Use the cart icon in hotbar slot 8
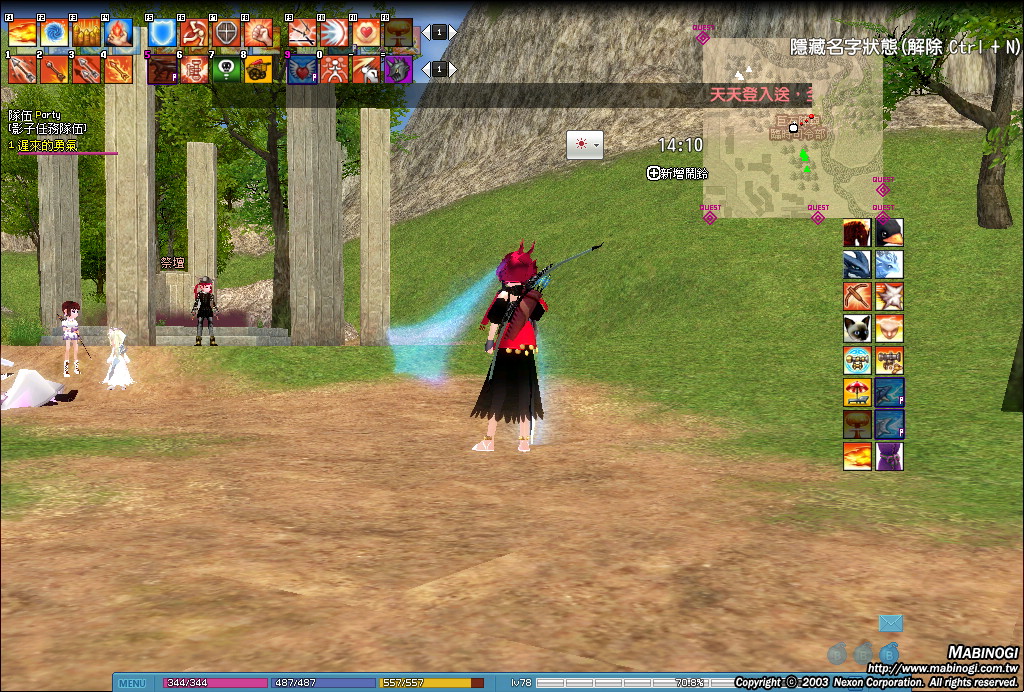The image size is (1024, 692). 258,69
